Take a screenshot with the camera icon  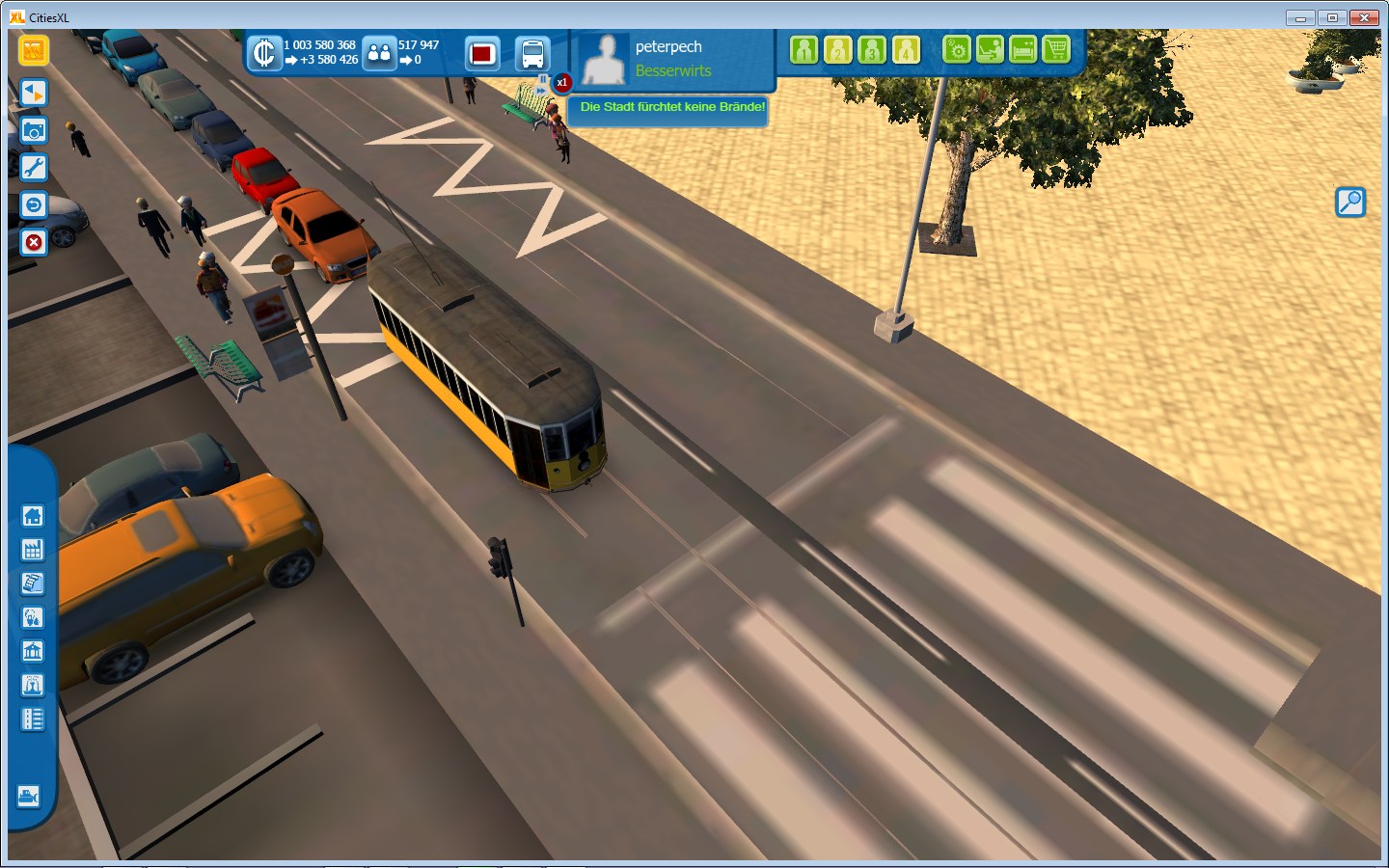point(34,130)
